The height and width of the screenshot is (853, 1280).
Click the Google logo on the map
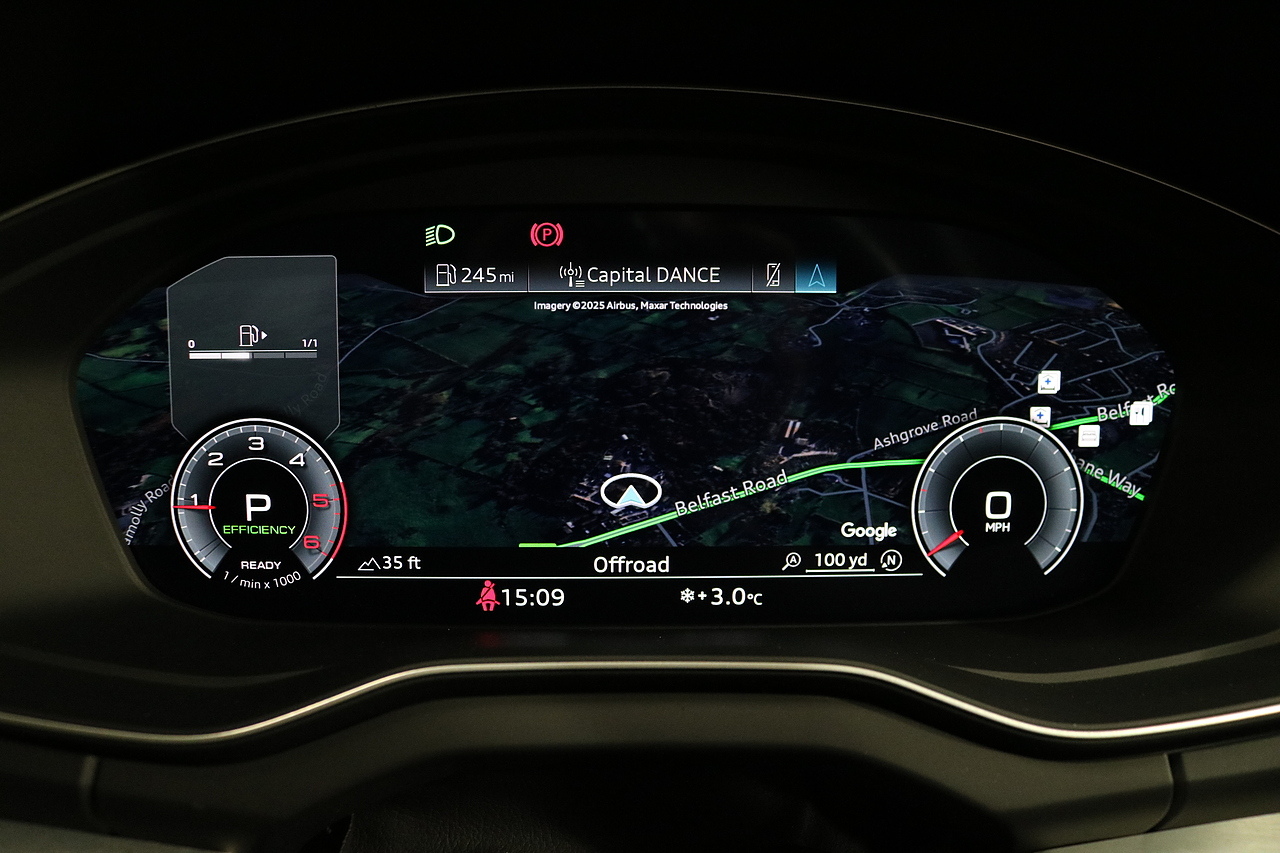868,531
